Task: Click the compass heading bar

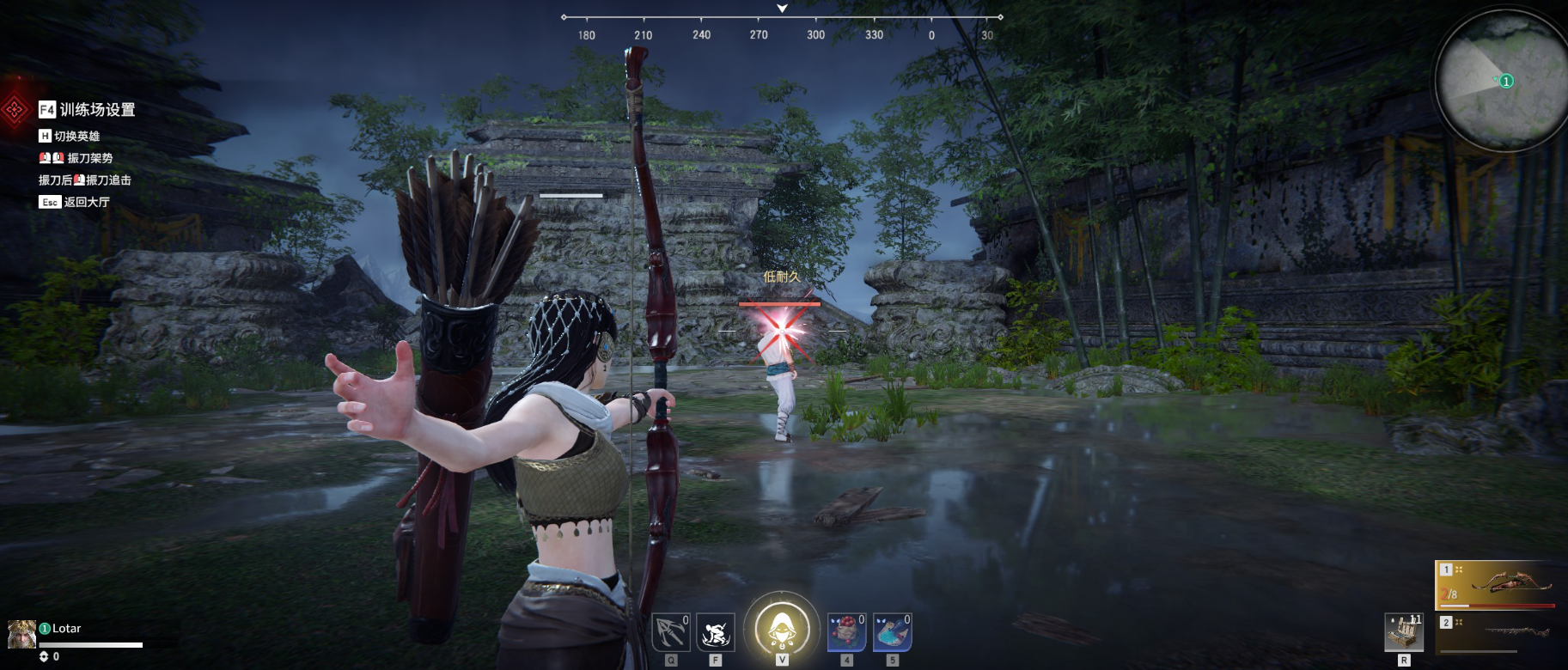Action: [x=782, y=26]
